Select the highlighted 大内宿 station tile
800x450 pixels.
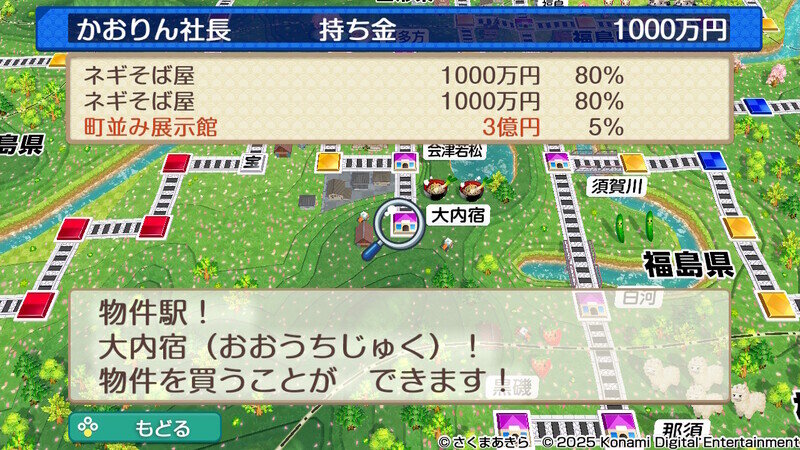pos(405,221)
